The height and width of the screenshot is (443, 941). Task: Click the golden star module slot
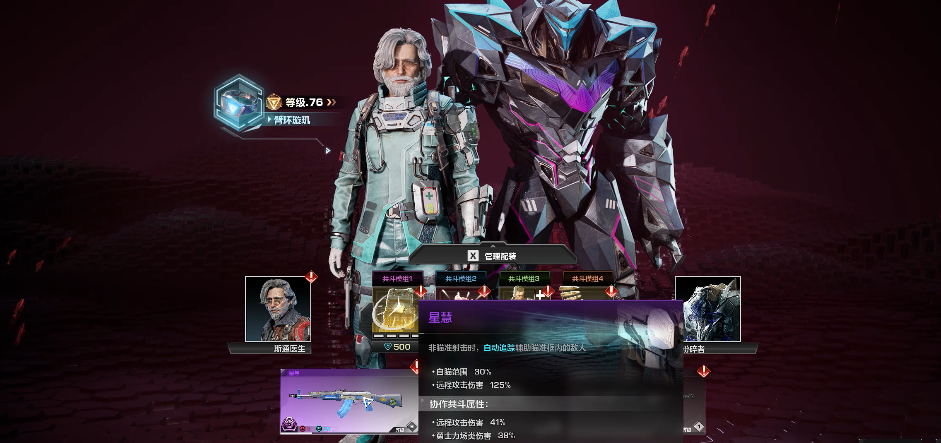coord(394,312)
